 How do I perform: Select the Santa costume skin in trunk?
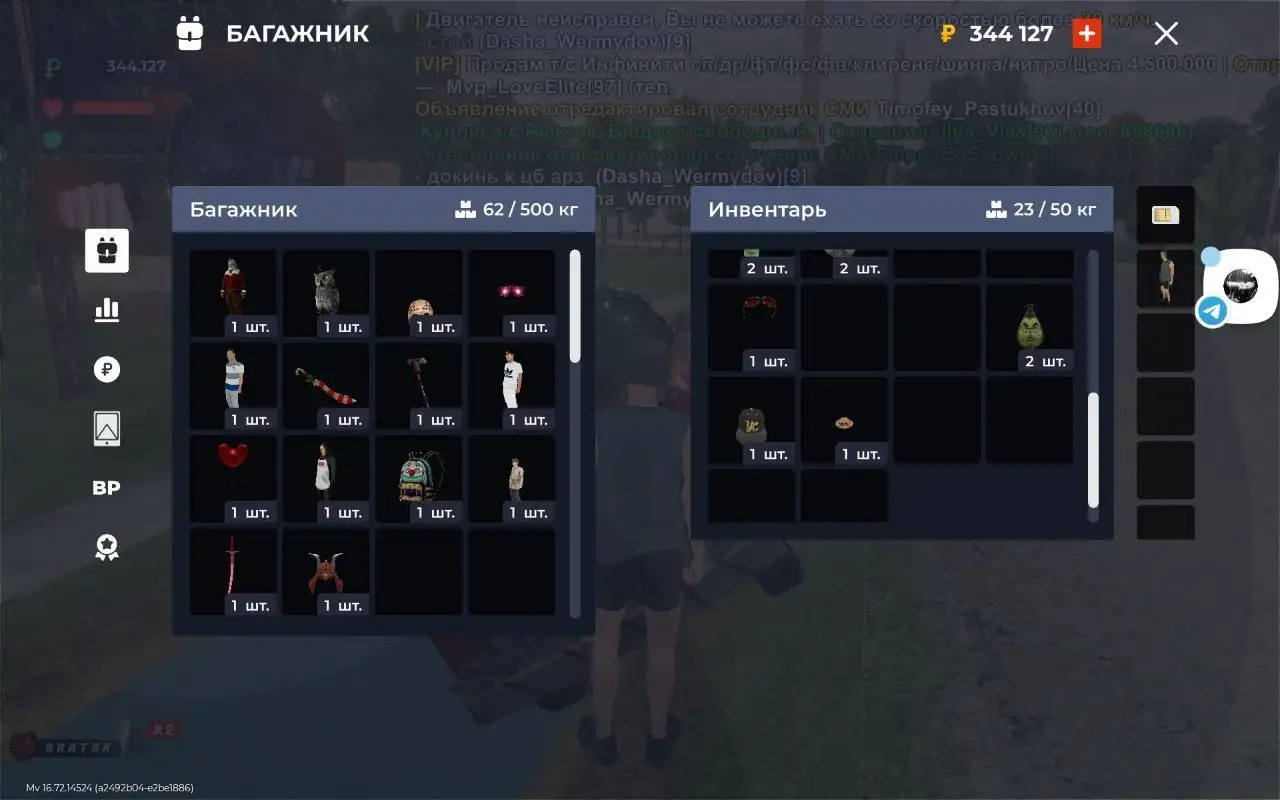(233, 292)
